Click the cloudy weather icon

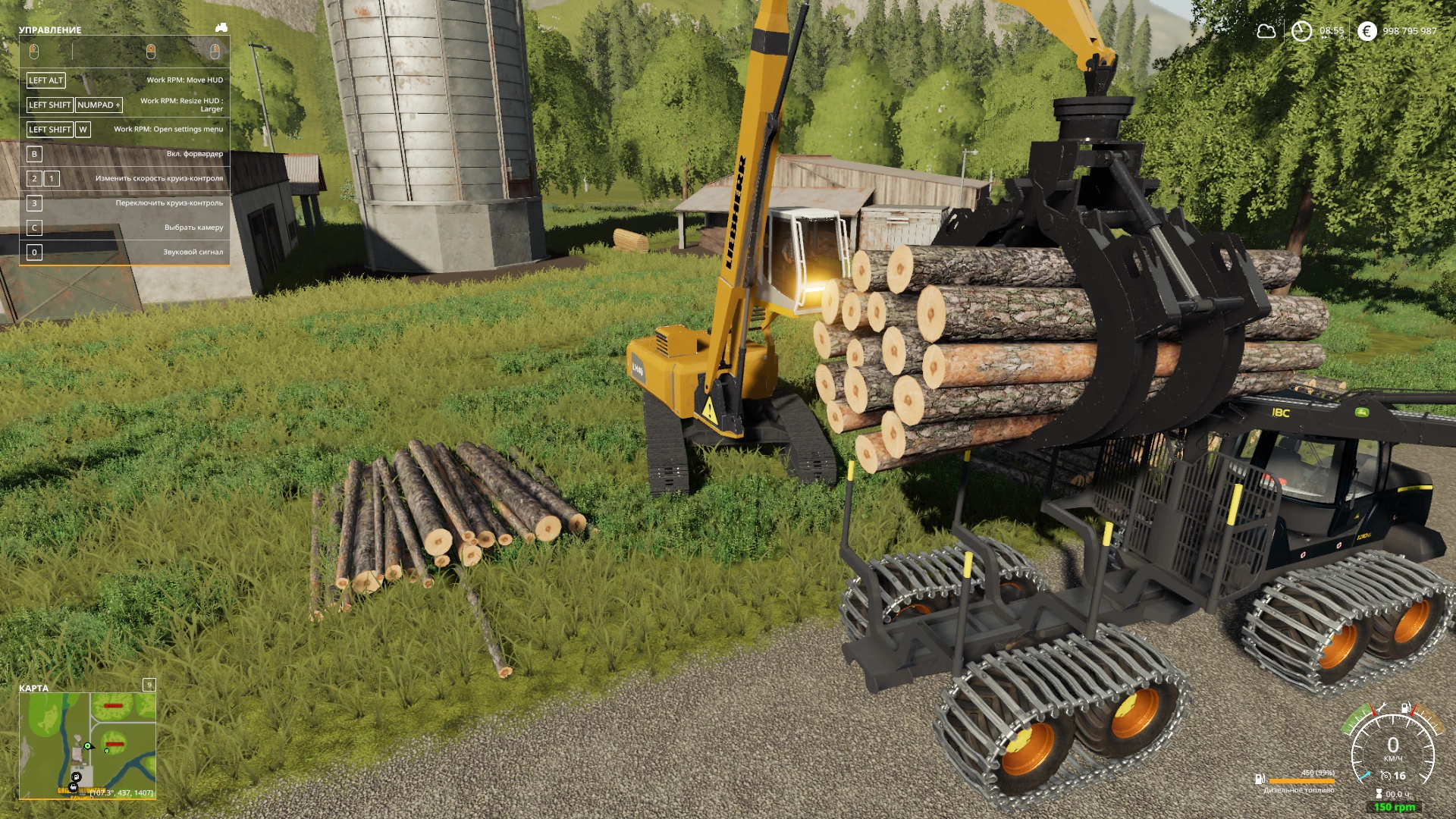point(1266,31)
